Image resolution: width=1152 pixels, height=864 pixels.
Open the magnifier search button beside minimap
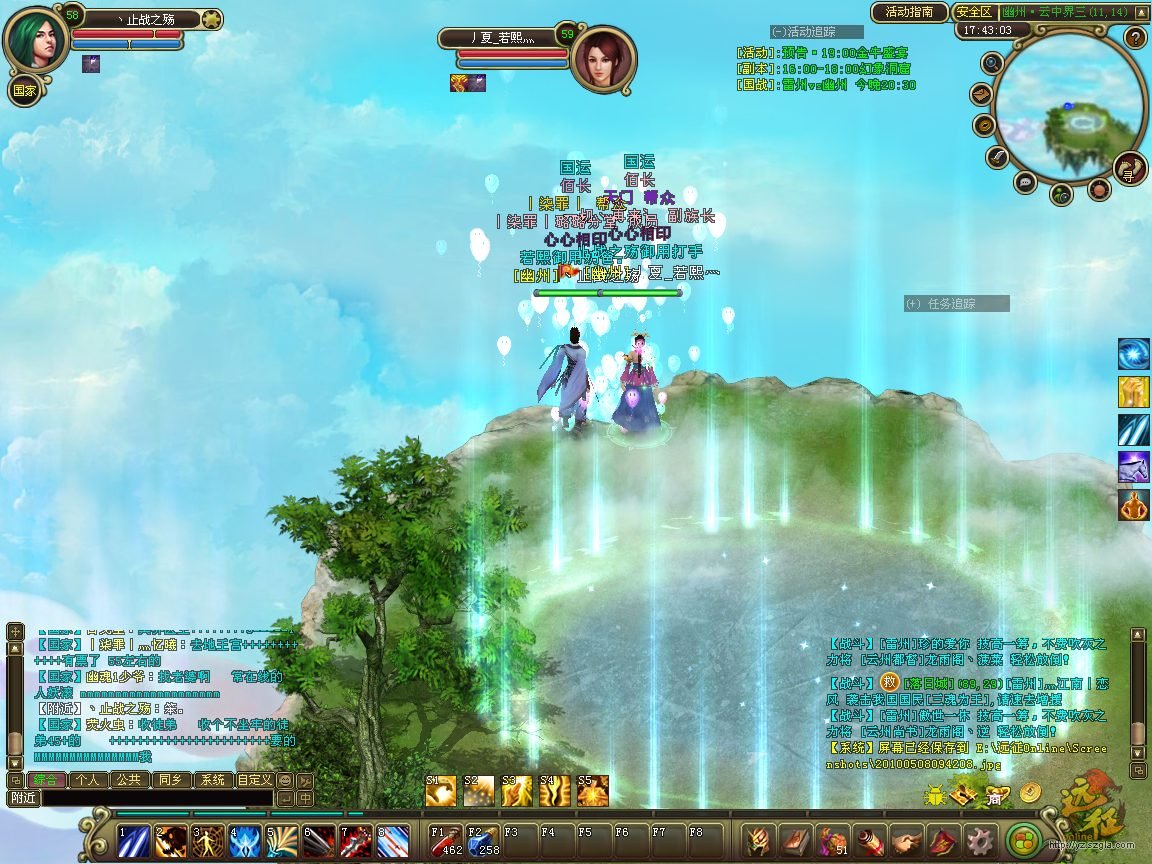click(x=992, y=64)
